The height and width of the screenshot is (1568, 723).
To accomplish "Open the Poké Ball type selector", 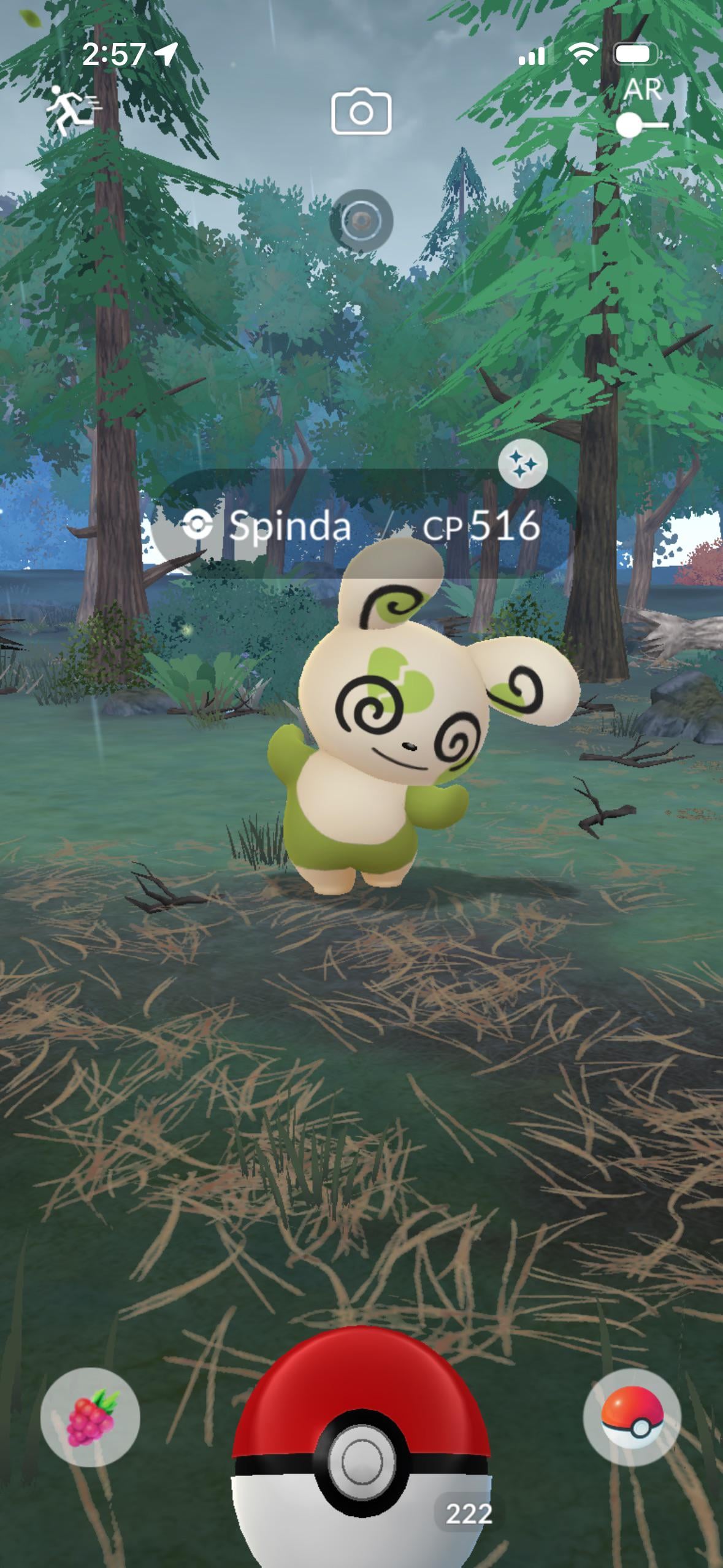I will point(632,1417).
